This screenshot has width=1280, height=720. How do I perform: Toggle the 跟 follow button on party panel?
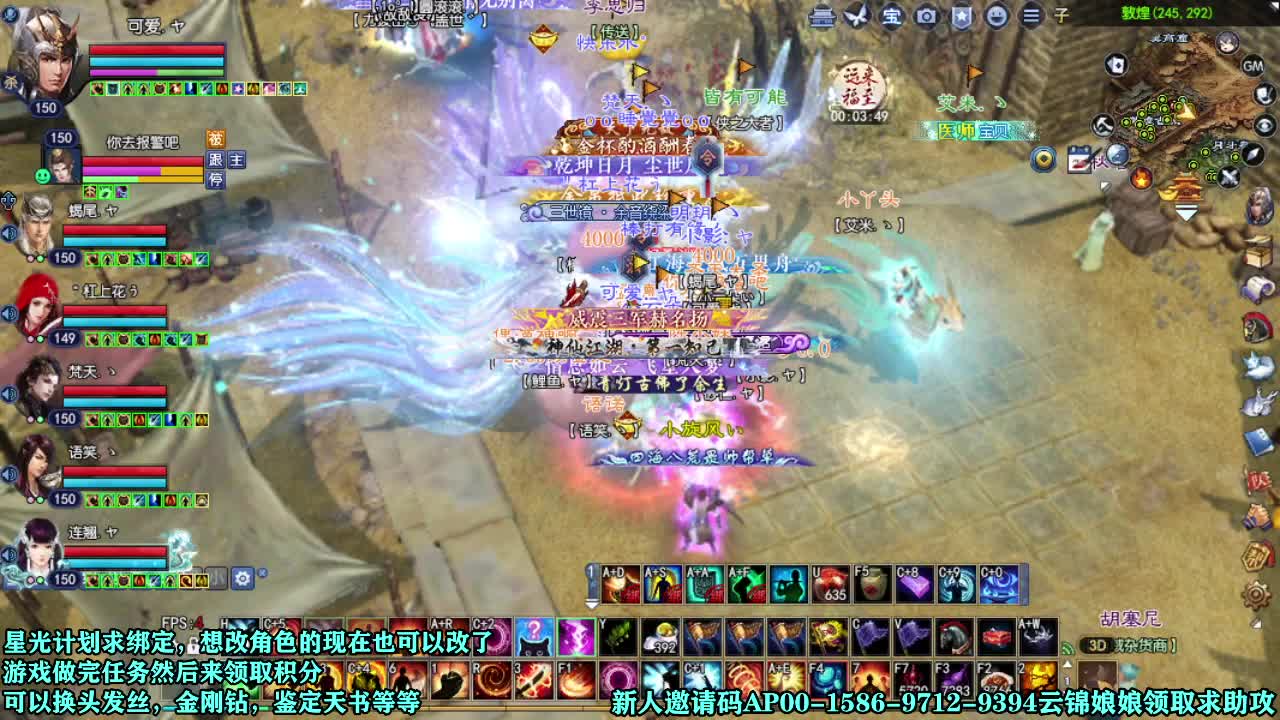(216, 160)
